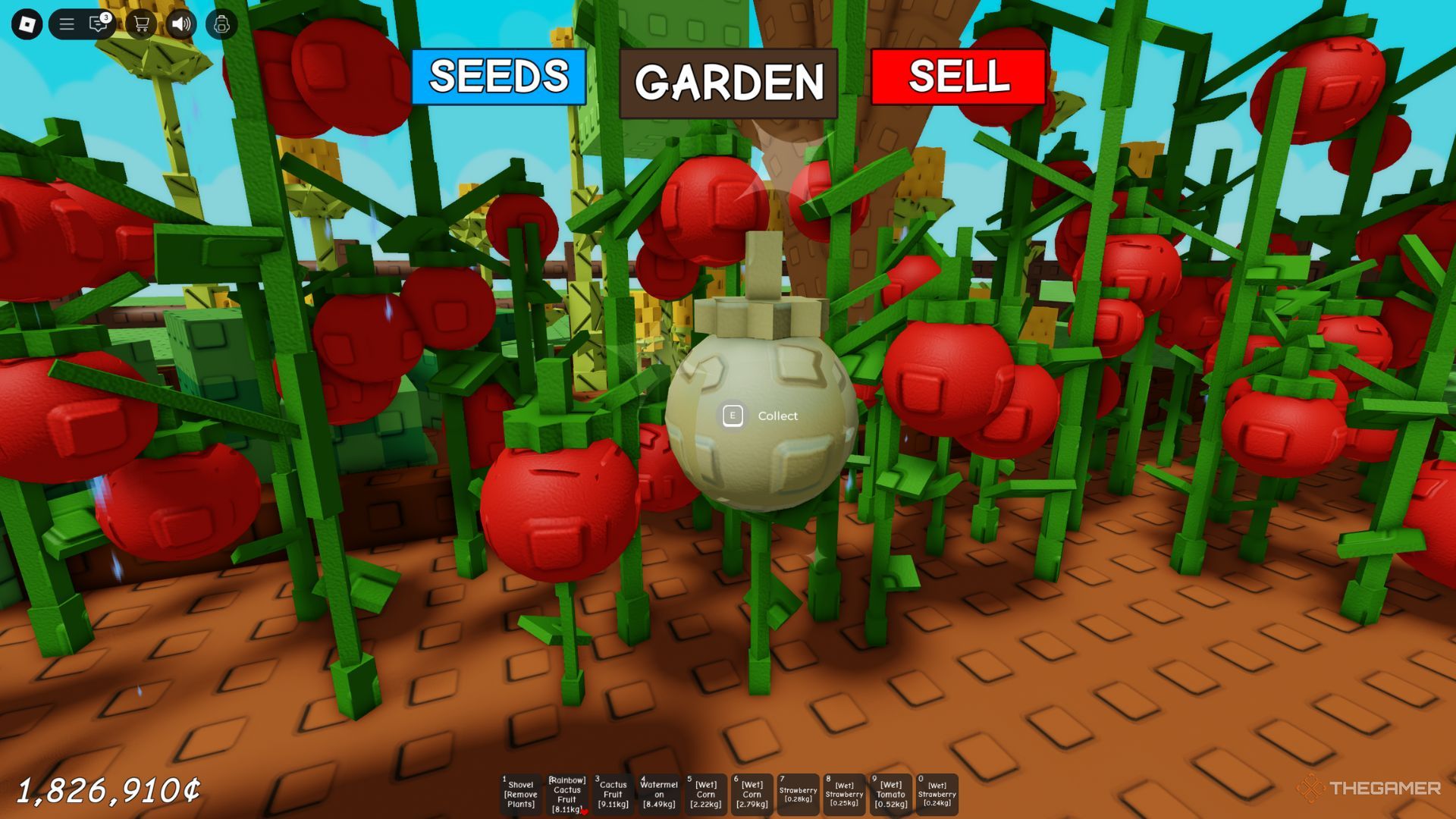This screenshot has height=819, width=1456.
Task: Toggle the speaker sound icon
Action: [180, 24]
